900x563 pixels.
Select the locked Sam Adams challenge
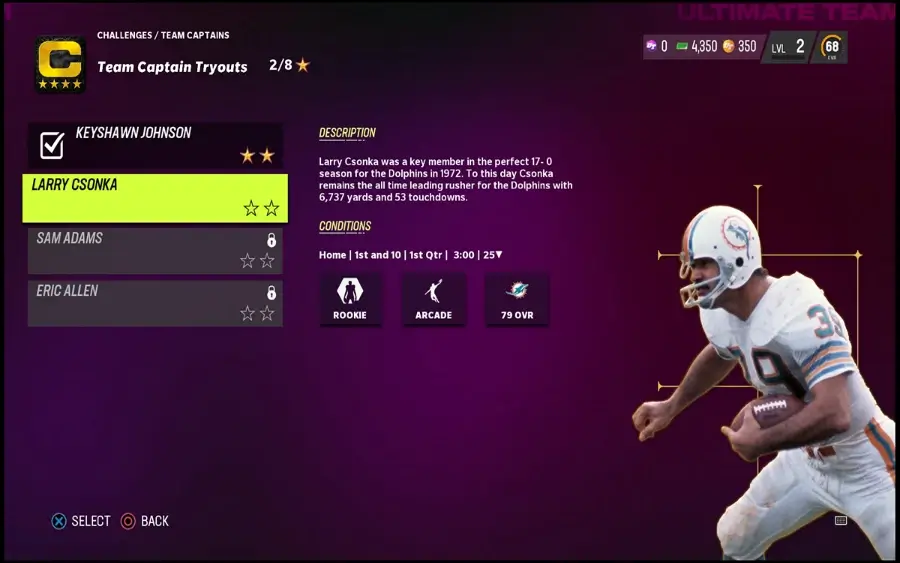(x=155, y=250)
